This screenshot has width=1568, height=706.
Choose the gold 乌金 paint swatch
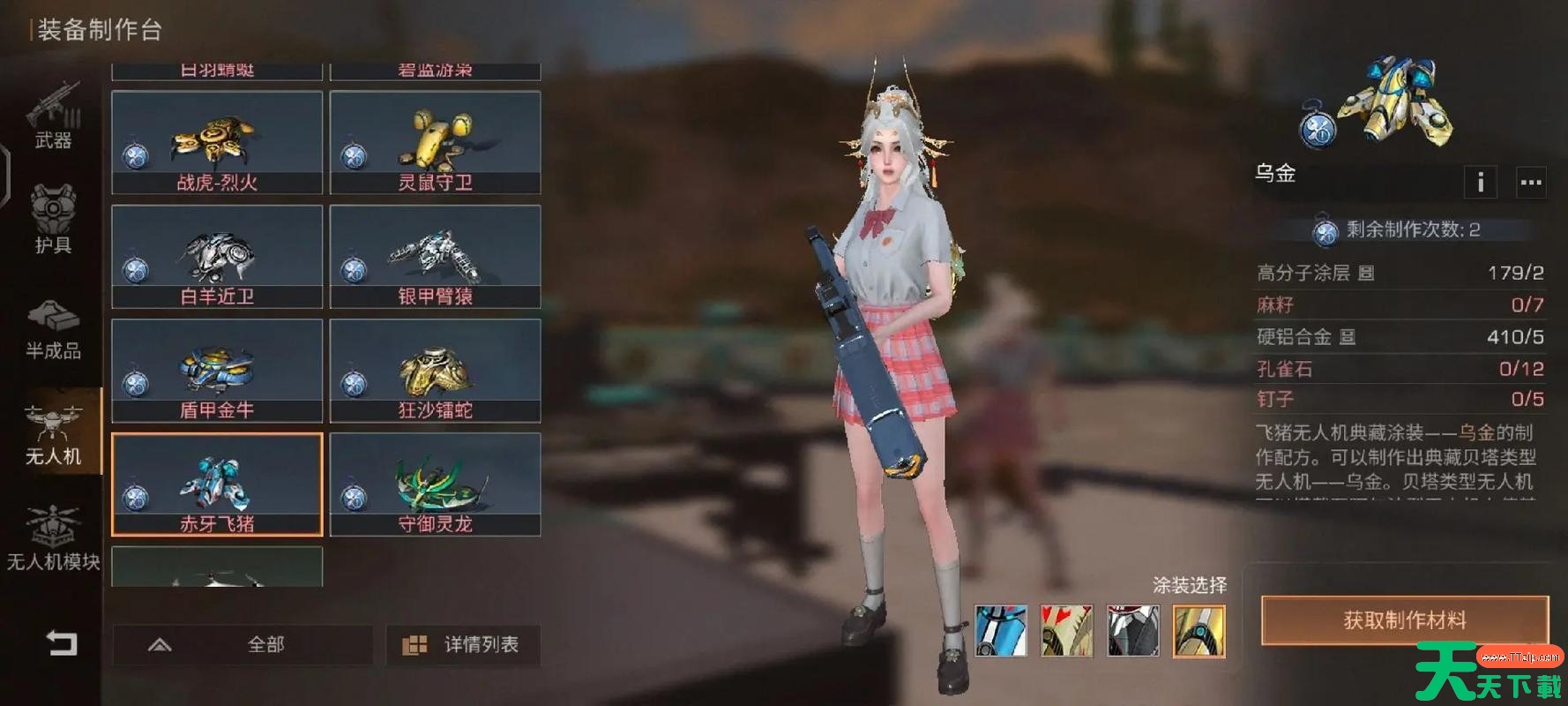point(1198,631)
